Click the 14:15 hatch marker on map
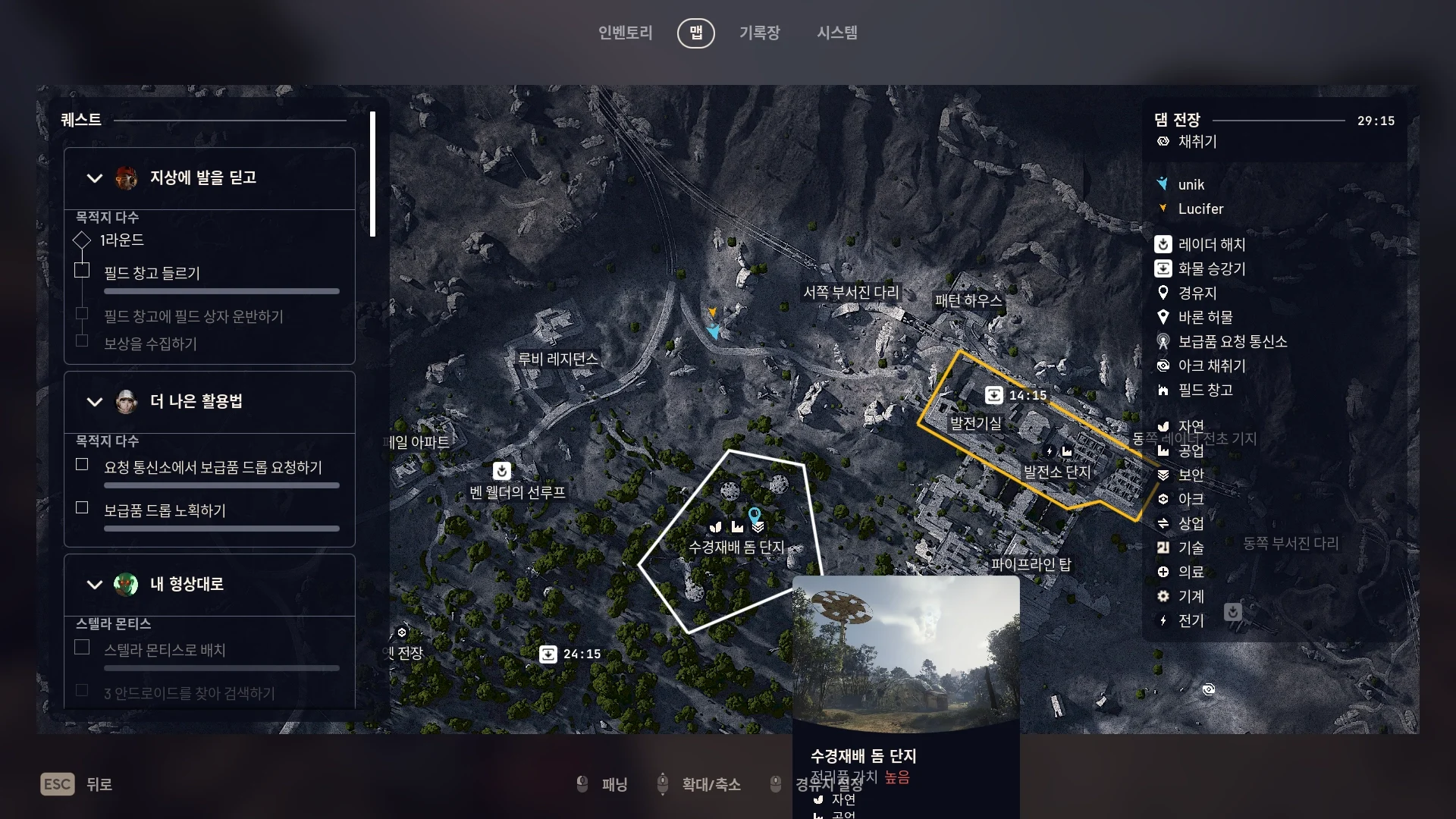1456x819 pixels. coord(994,395)
